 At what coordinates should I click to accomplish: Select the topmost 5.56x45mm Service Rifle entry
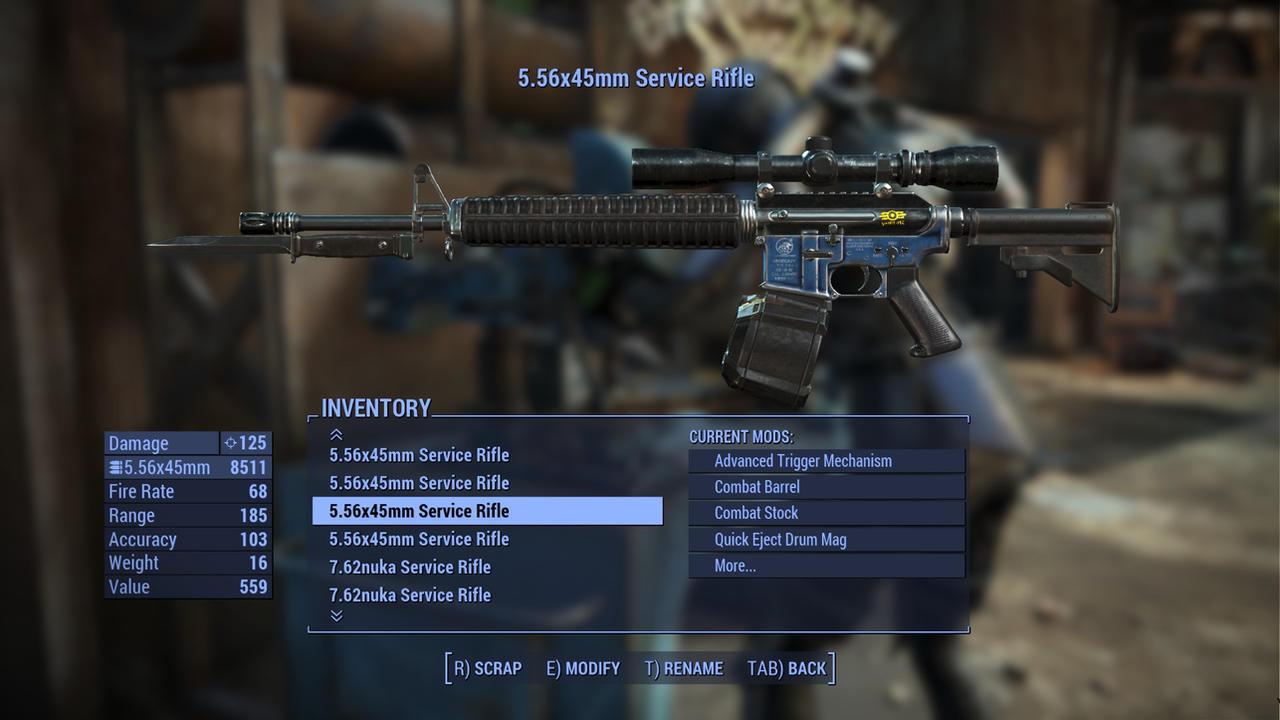point(420,455)
